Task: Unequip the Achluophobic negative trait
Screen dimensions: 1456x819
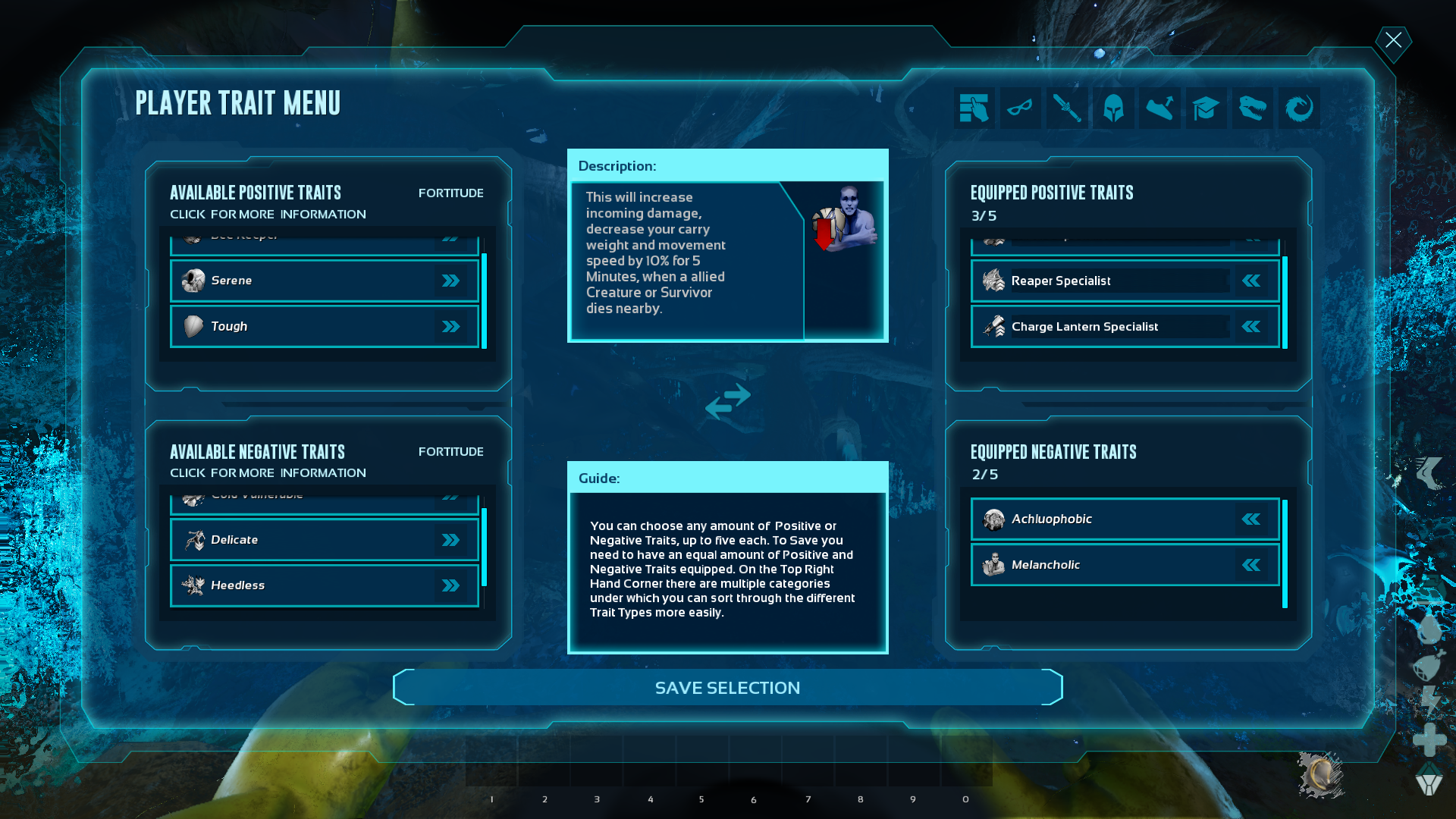Action: (x=1250, y=519)
